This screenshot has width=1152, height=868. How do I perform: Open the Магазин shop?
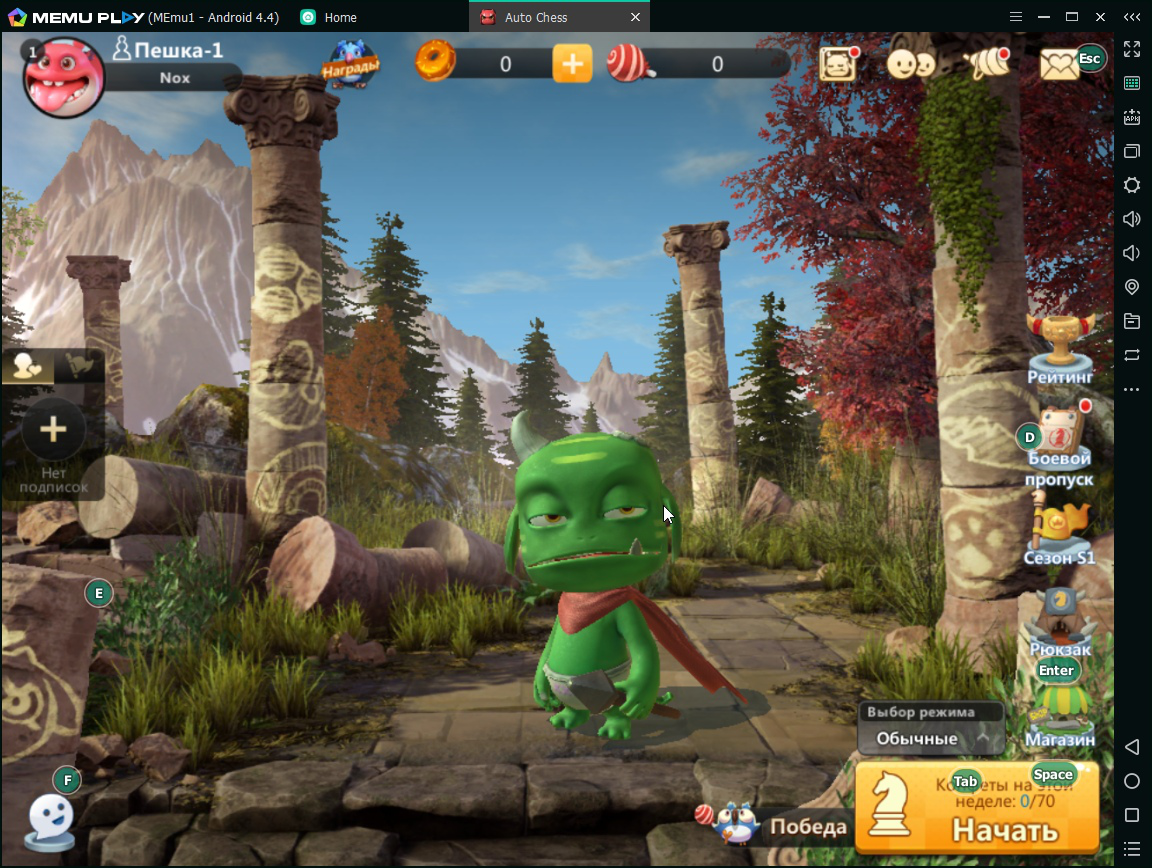point(1059,716)
